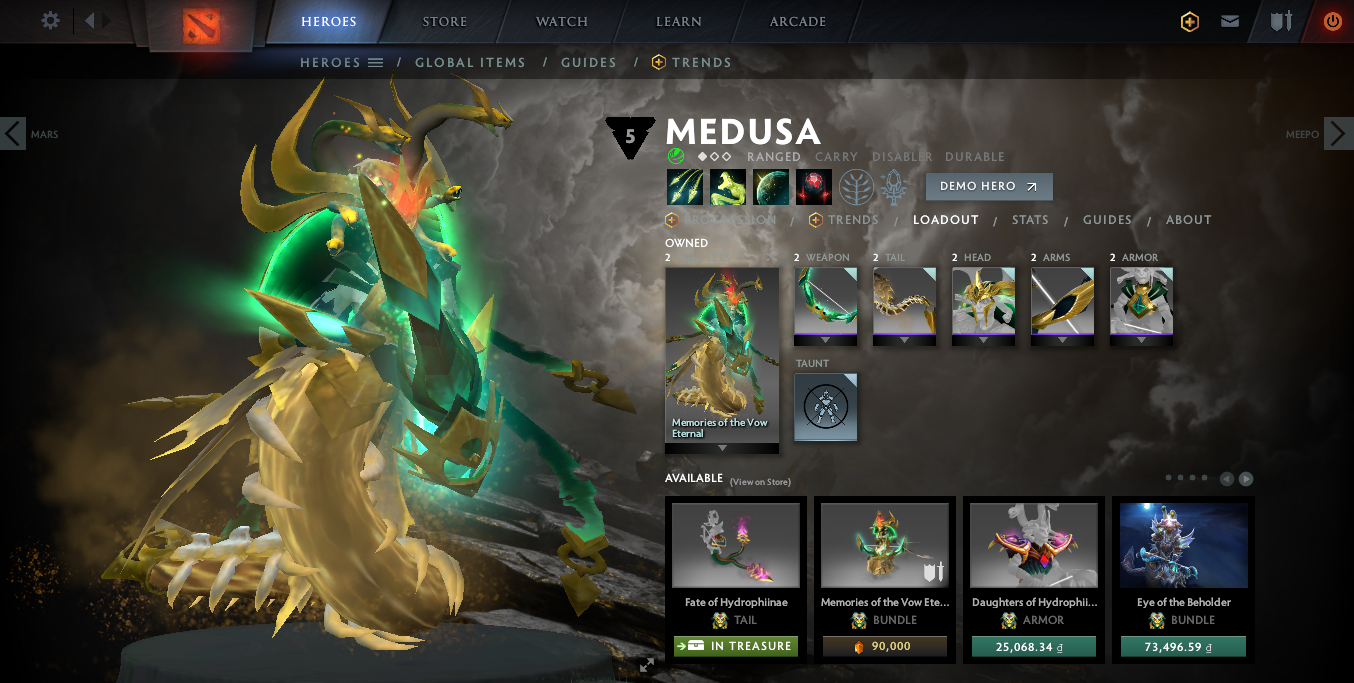The image size is (1354, 683).
Task: Select the Tail loadout slot
Action: pyautogui.click(x=904, y=301)
